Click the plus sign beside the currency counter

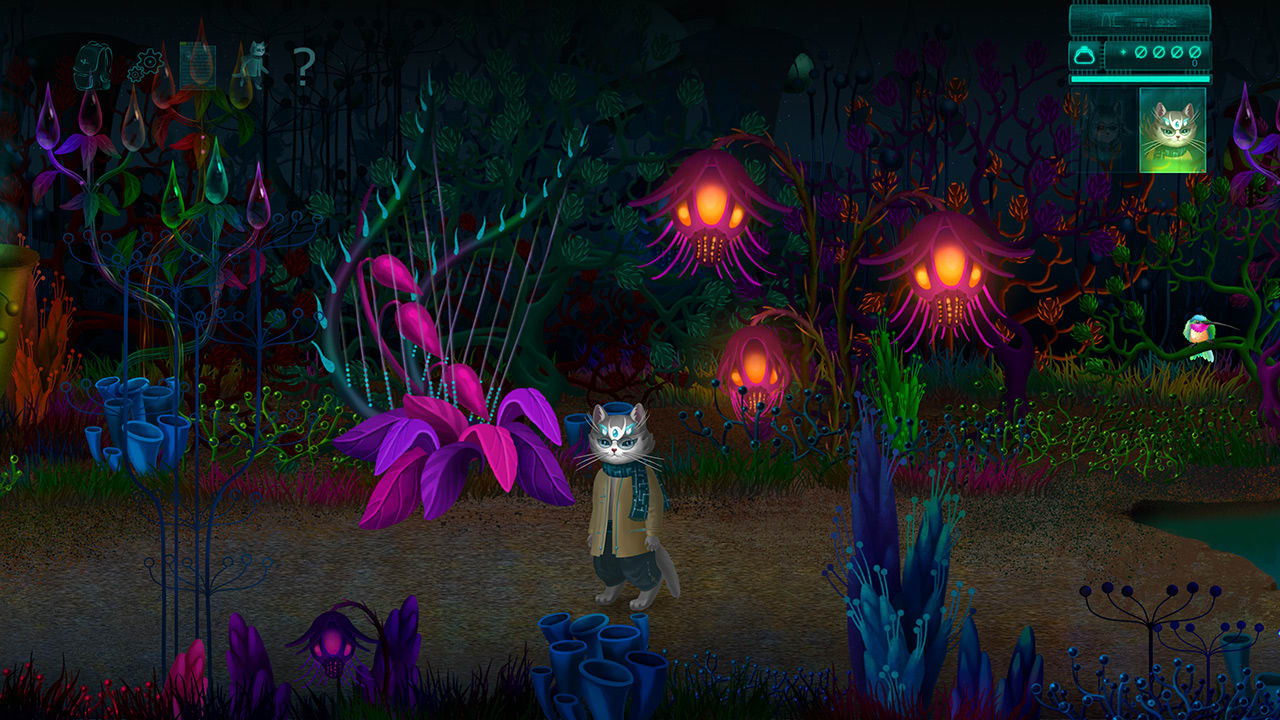[1123, 52]
